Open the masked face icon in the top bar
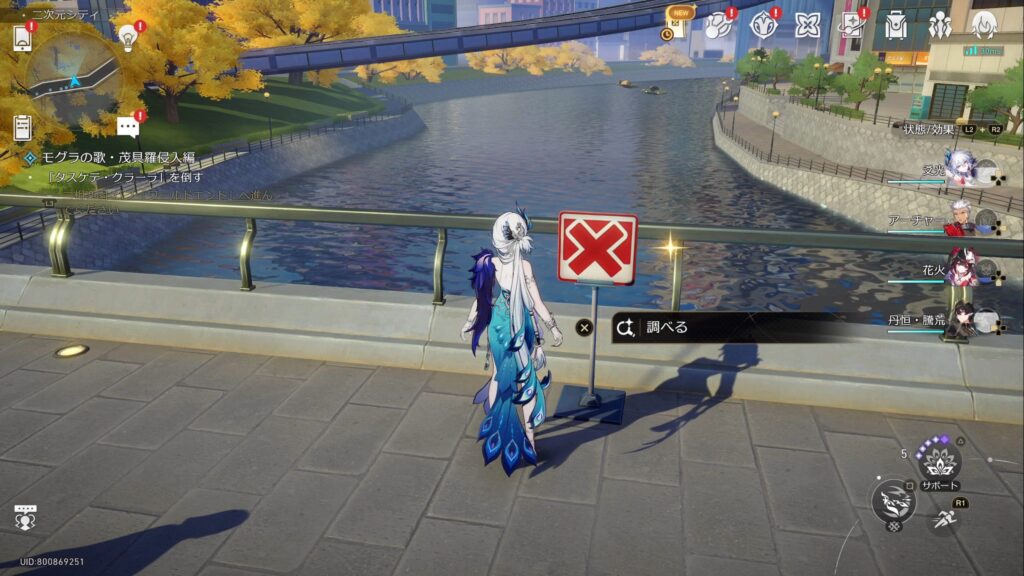 coord(764,25)
